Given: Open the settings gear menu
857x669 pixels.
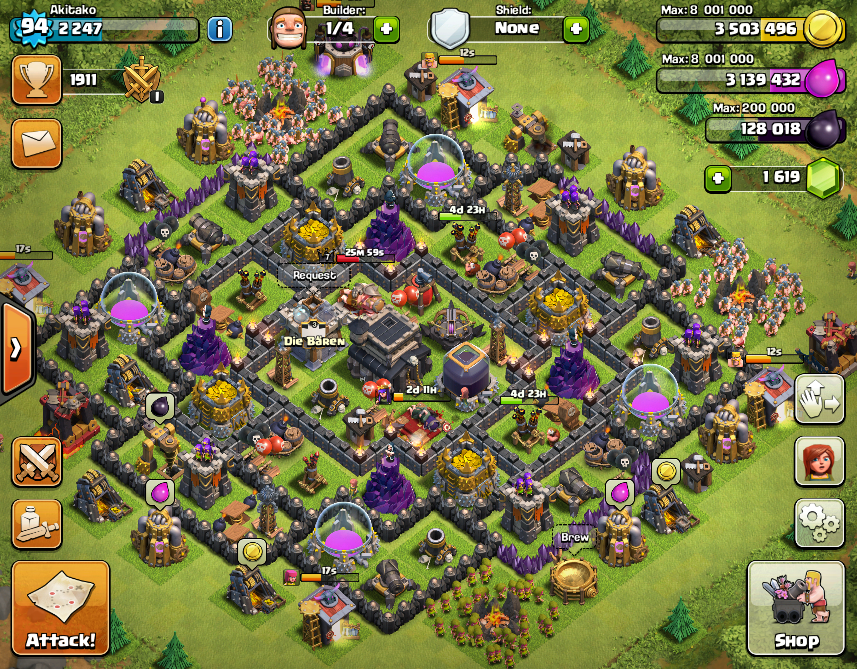Looking at the screenshot, I should coord(819,522).
